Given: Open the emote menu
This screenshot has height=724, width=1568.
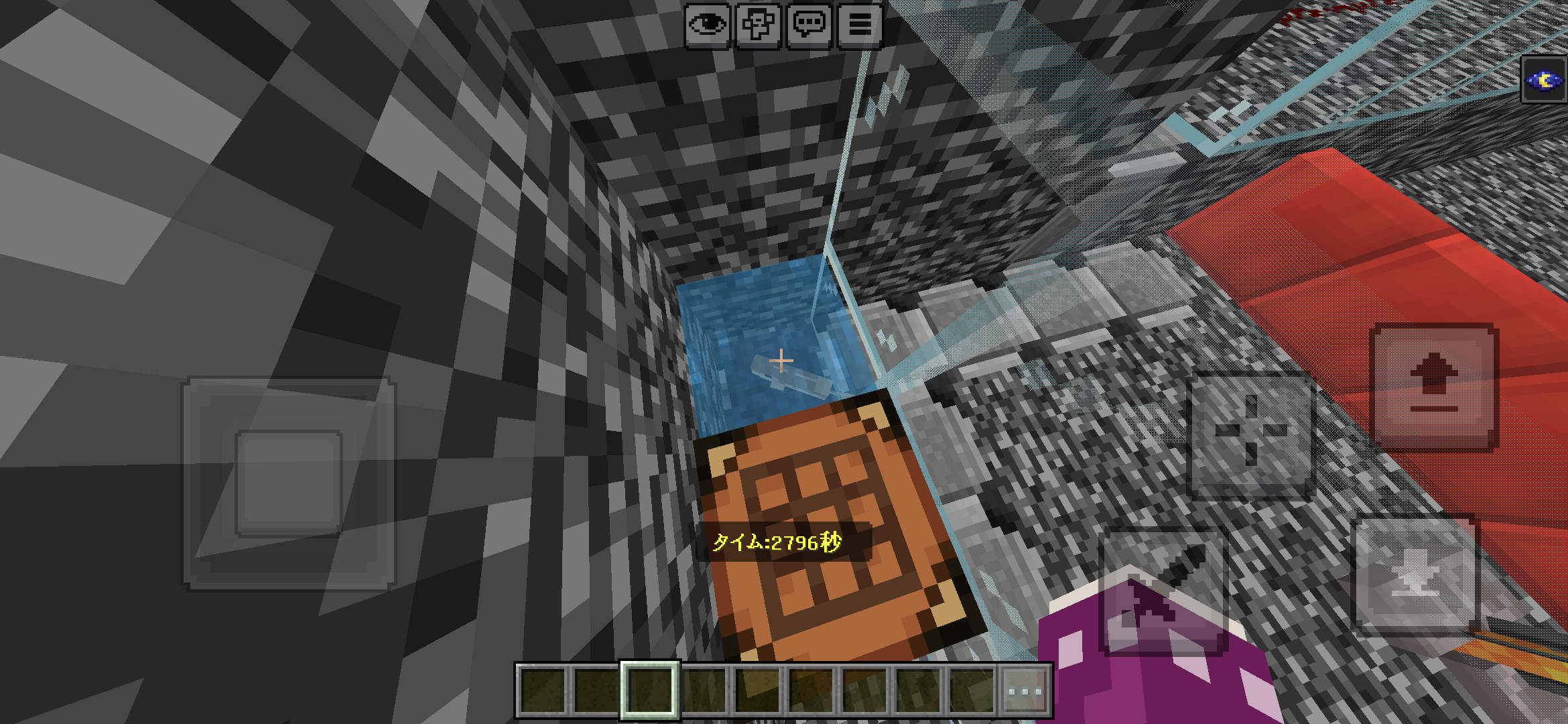Looking at the screenshot, I should coord(759,25).
